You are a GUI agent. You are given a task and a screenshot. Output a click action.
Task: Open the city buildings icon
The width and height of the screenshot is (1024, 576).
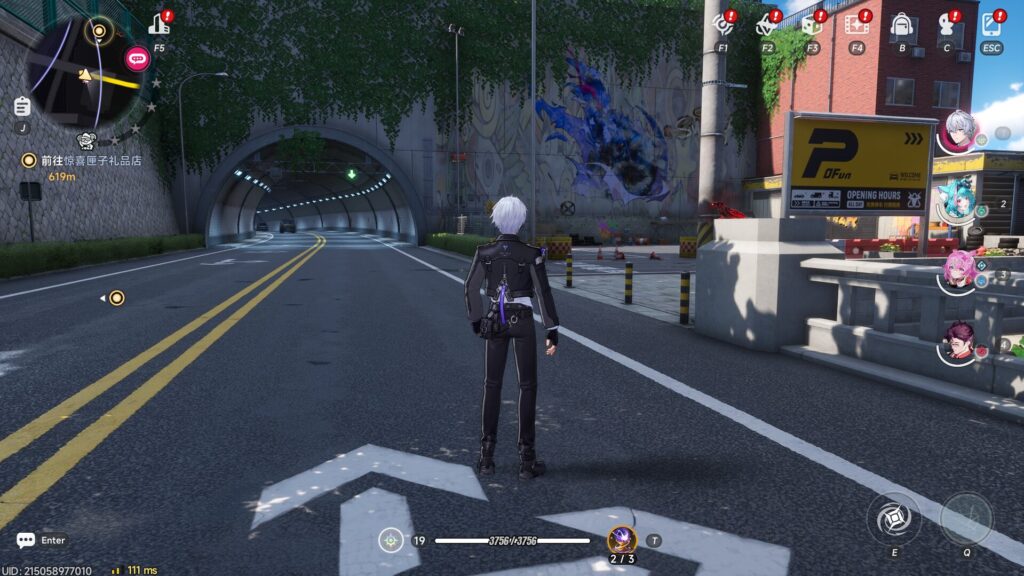coord(158,25)
